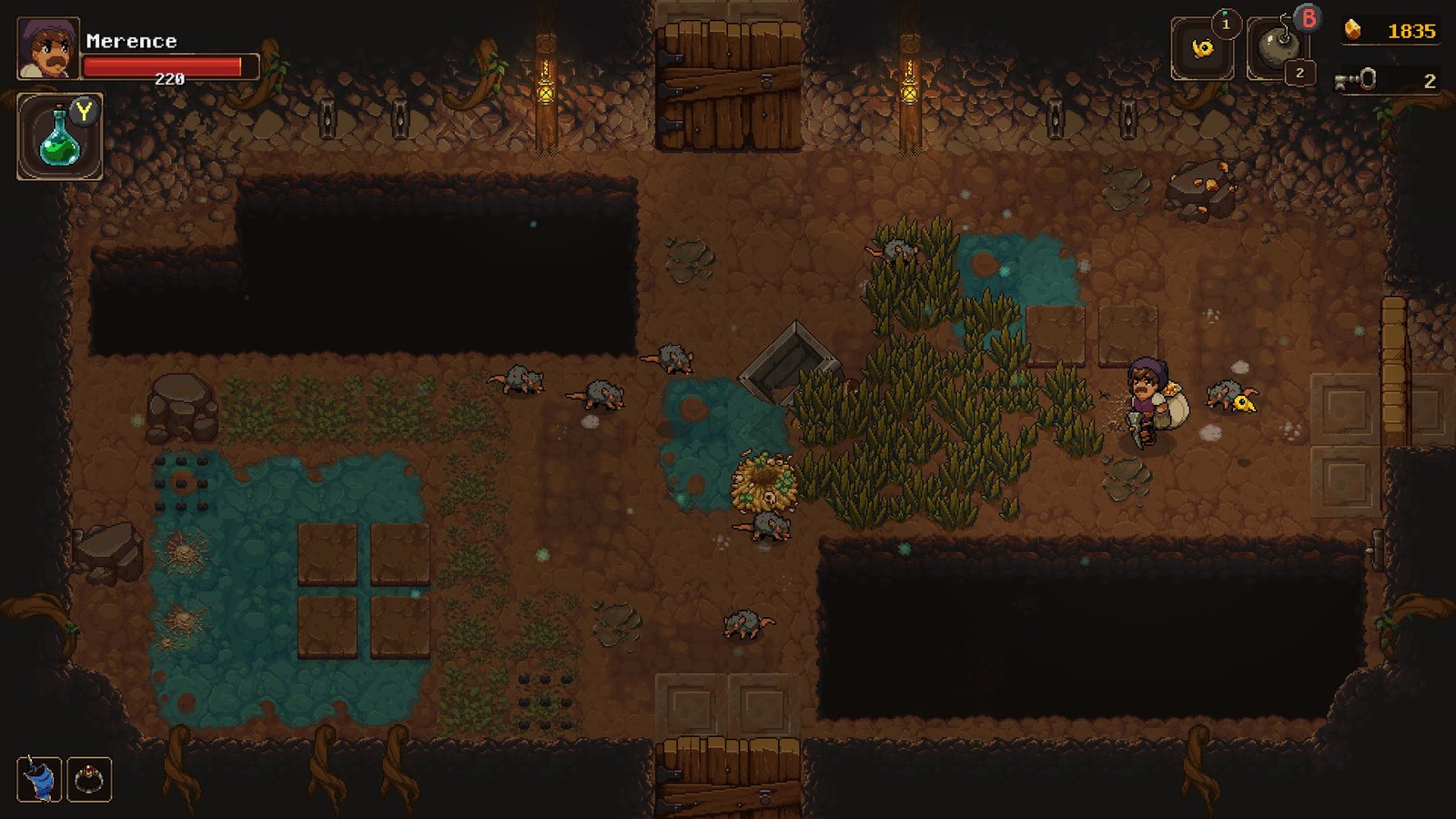Select the player character Merence in the mine

tap(1148, 400)
